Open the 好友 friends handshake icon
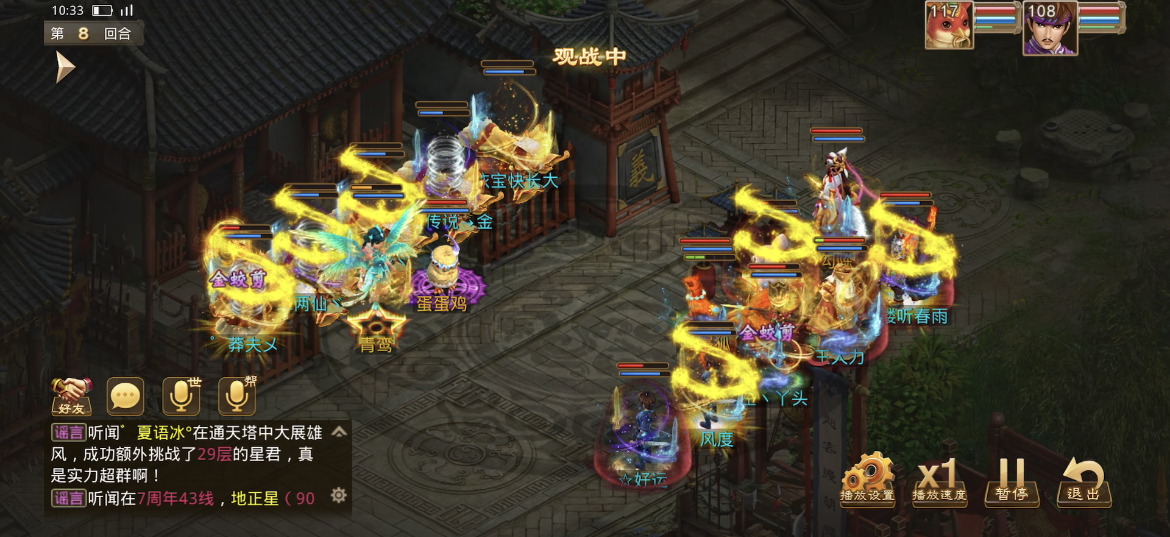 pos(72,396)
